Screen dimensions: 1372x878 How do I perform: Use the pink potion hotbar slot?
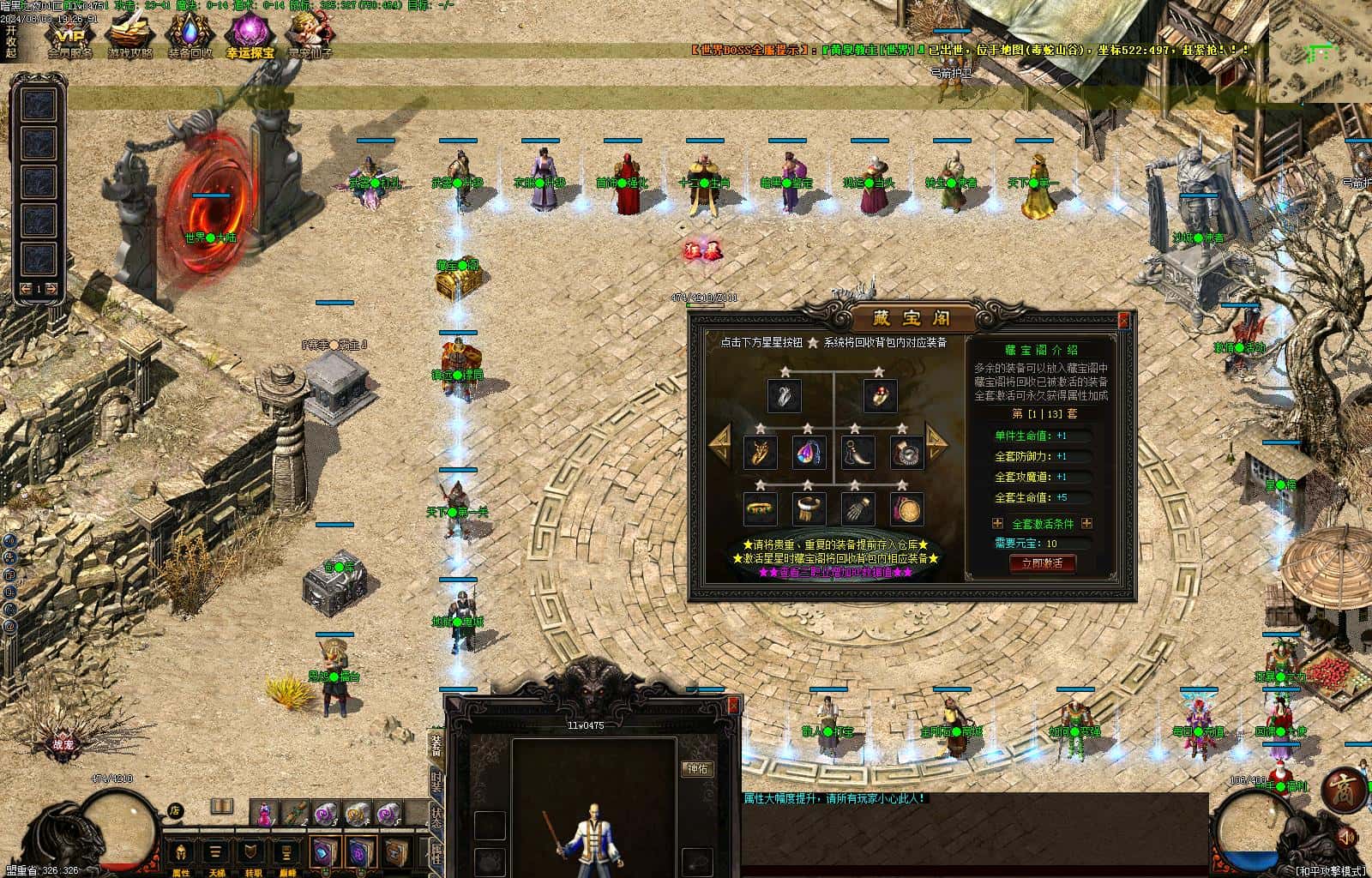(265, 812)
